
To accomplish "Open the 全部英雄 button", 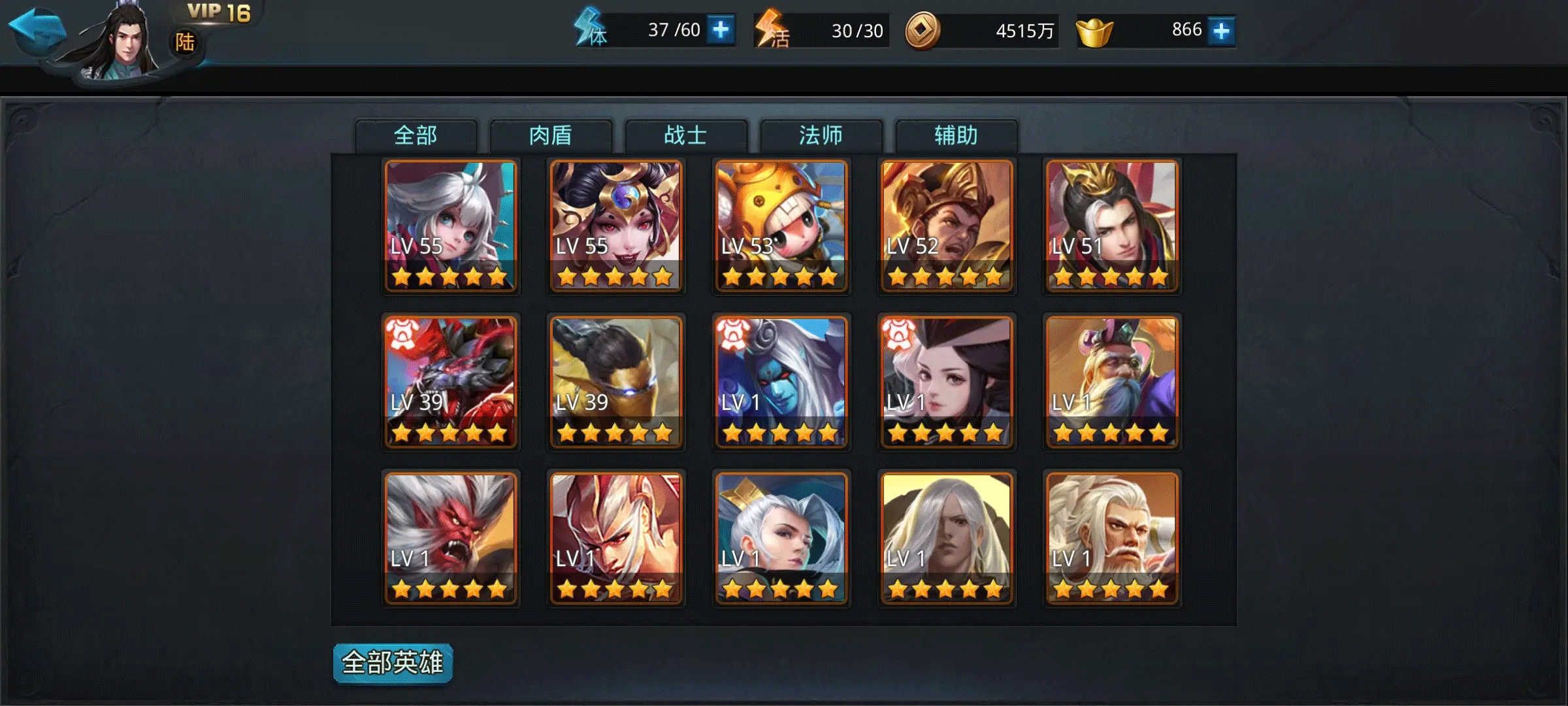I will [393, 663].
